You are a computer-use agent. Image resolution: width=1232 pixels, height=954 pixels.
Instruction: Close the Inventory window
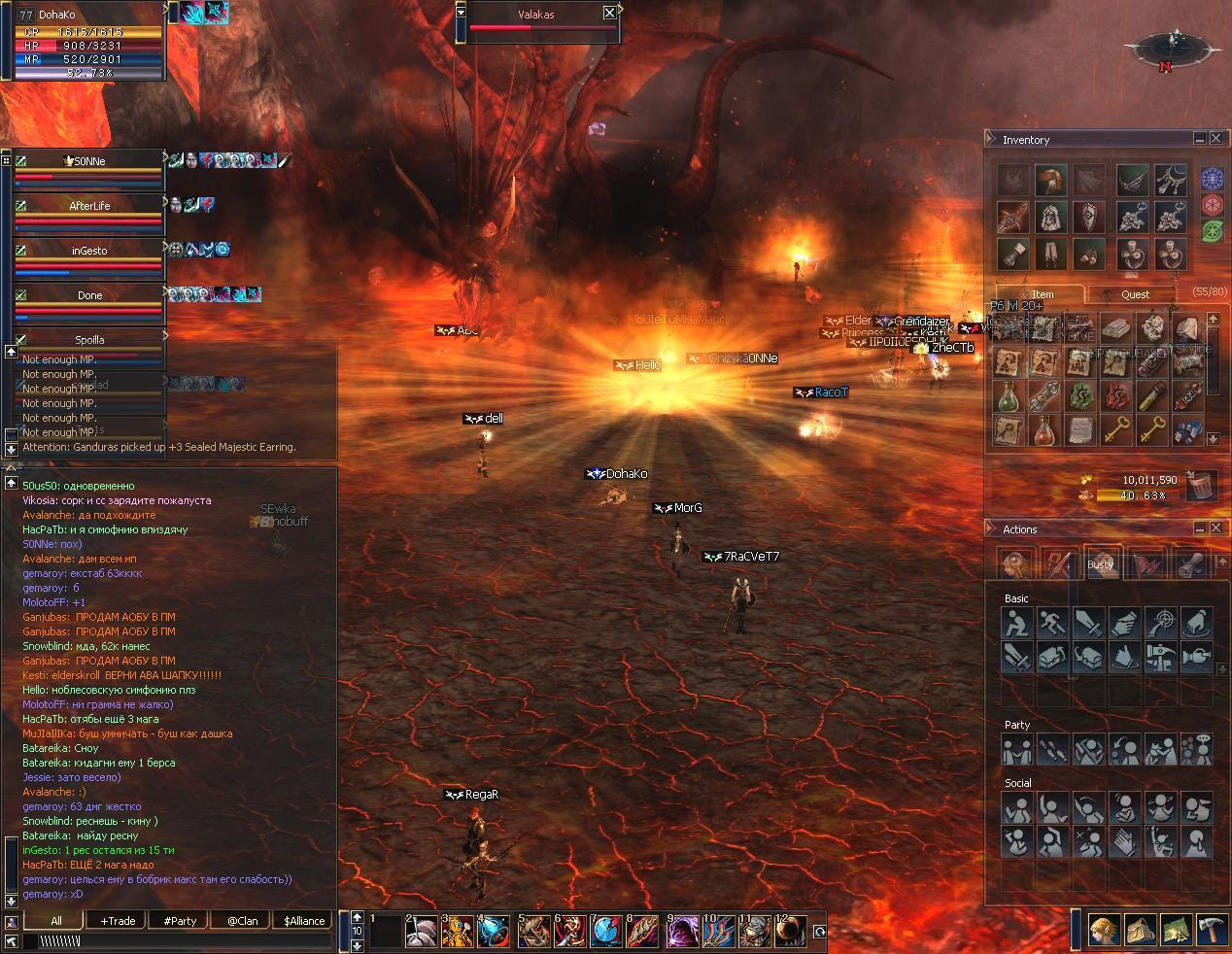pyautogui.click(x=1215, y=139)
